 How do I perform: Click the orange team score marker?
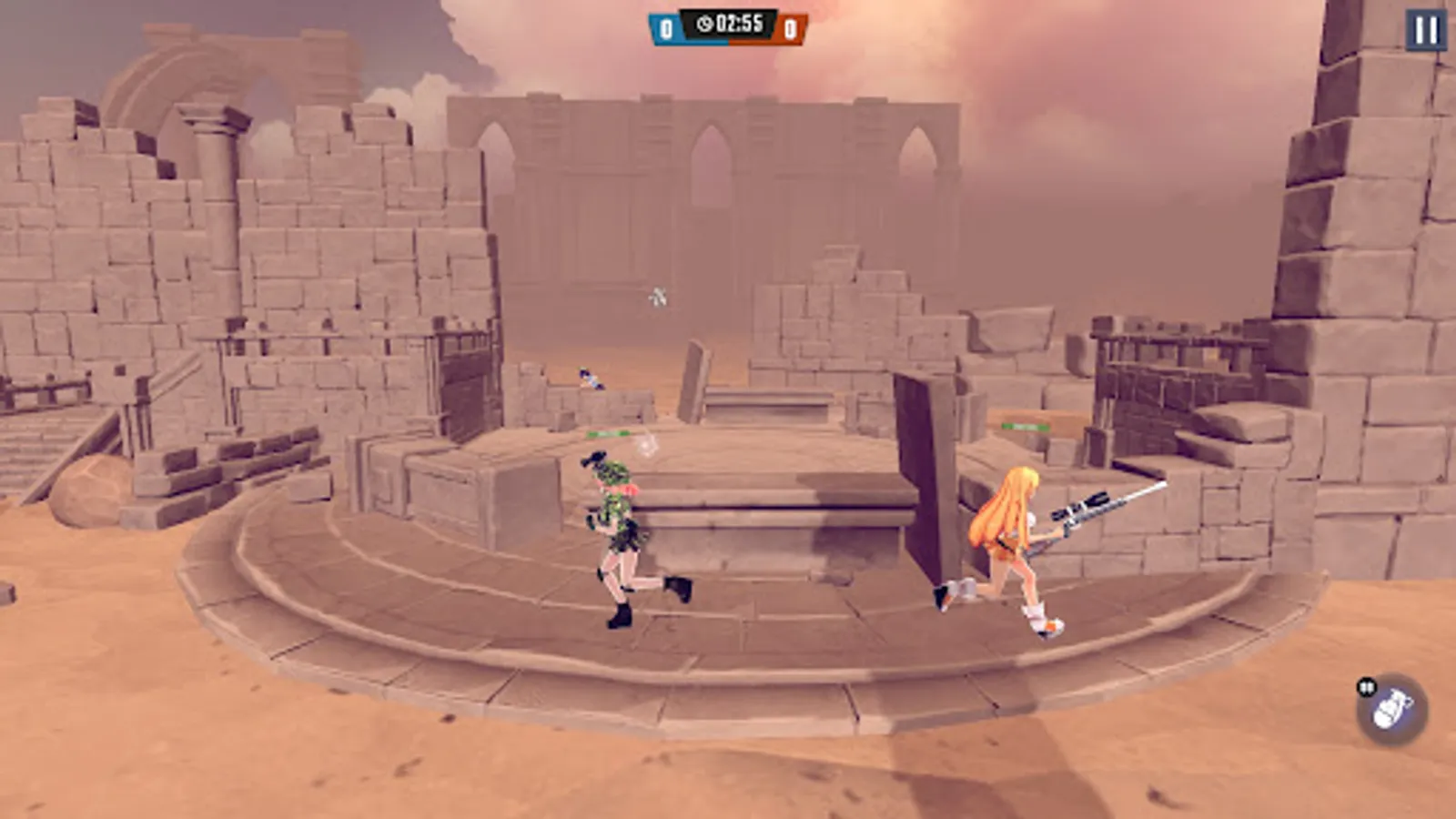point(790,26)
